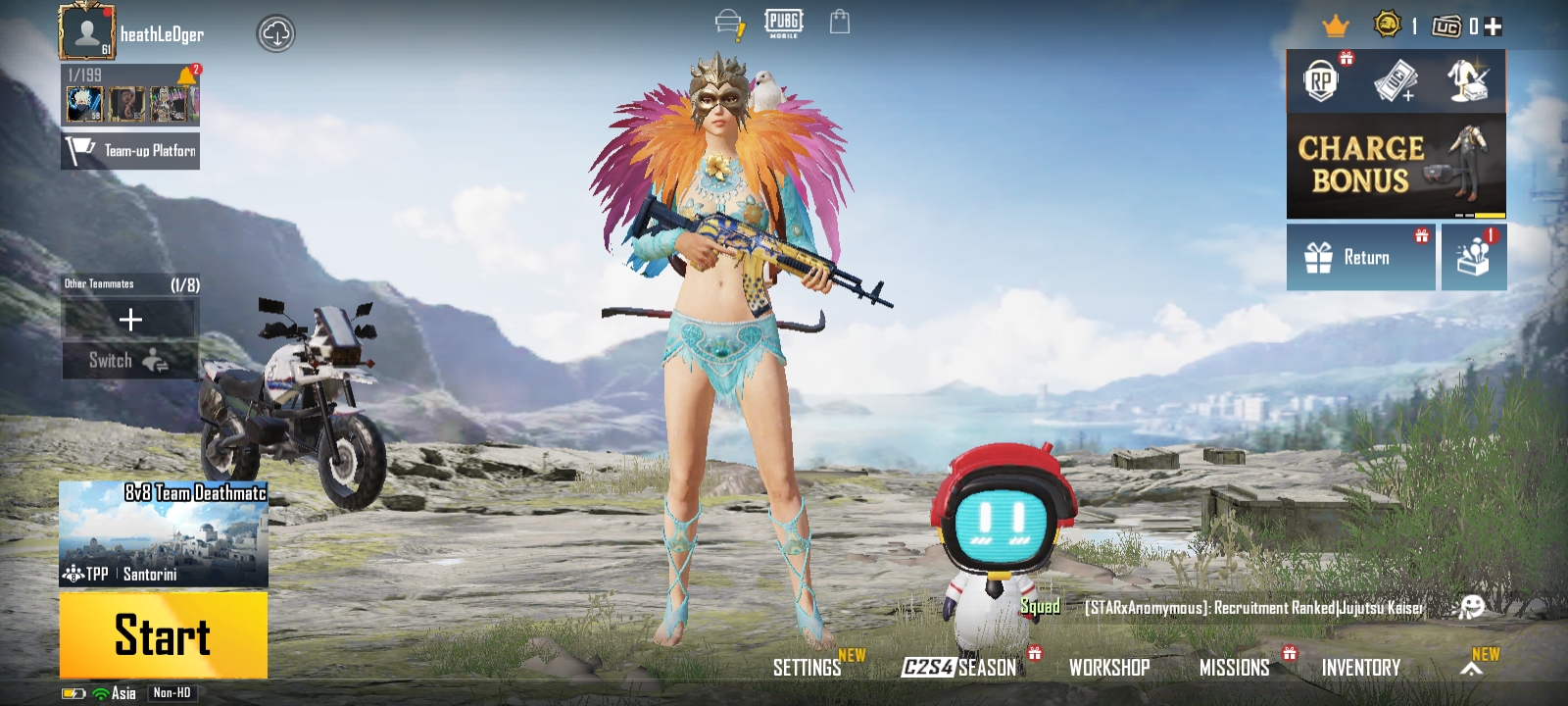This screenshot has width=1568, height=706.
Task: Open the Royale Pass RP icon
Action: point(1321,81)
